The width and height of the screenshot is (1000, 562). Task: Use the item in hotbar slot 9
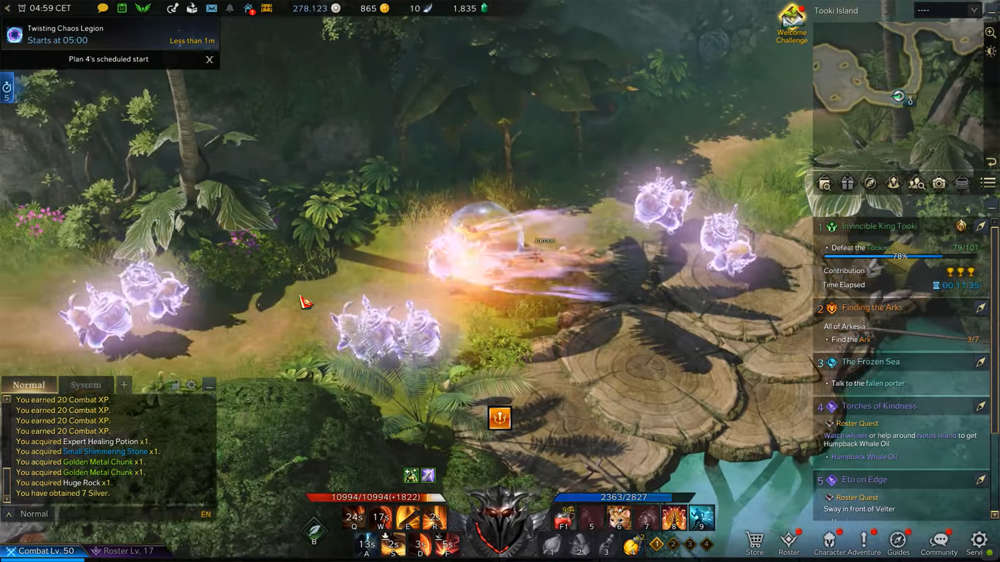click(702, 518)
